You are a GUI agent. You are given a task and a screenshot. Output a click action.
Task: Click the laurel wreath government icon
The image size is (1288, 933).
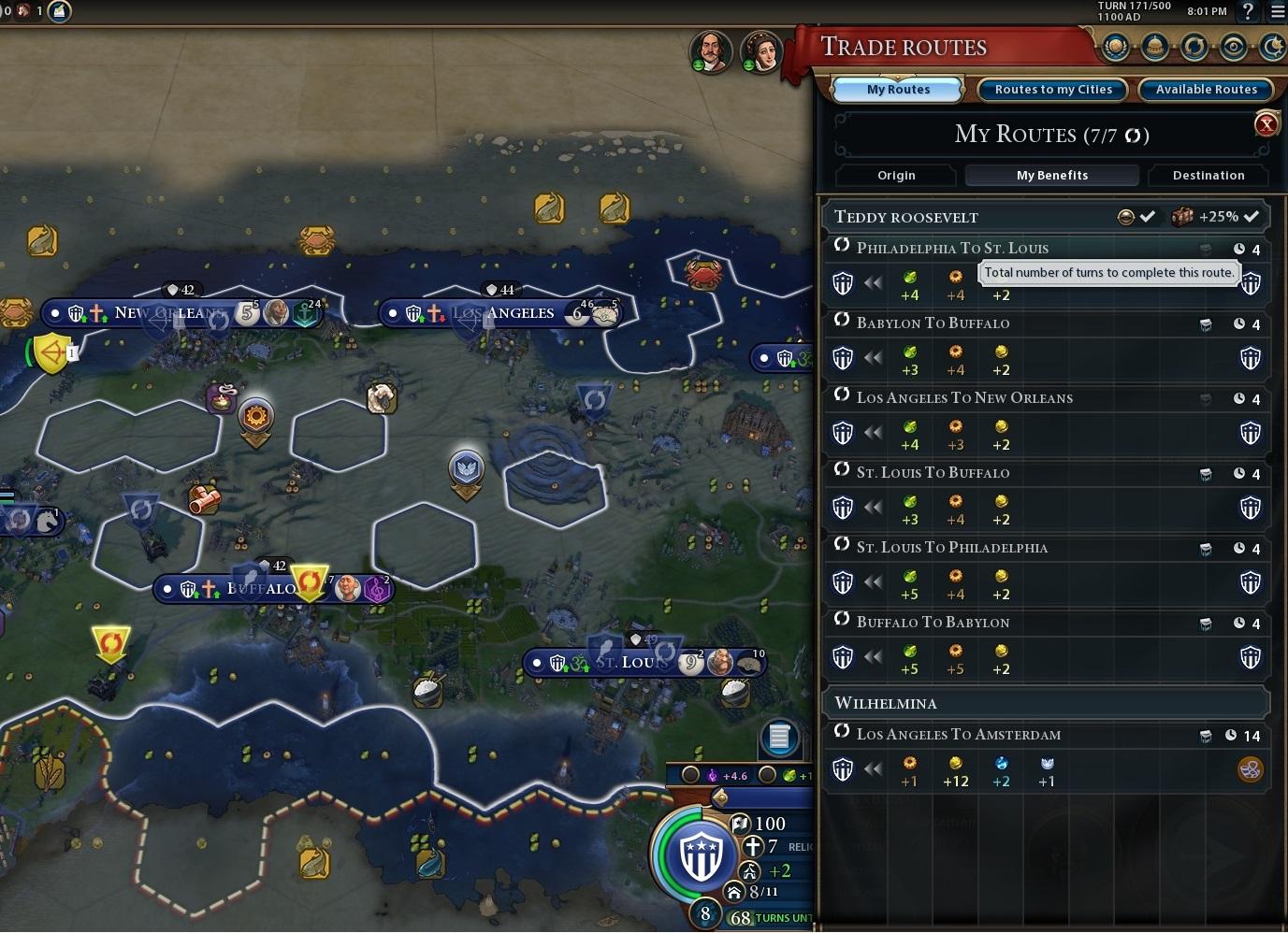[1115, 47]
